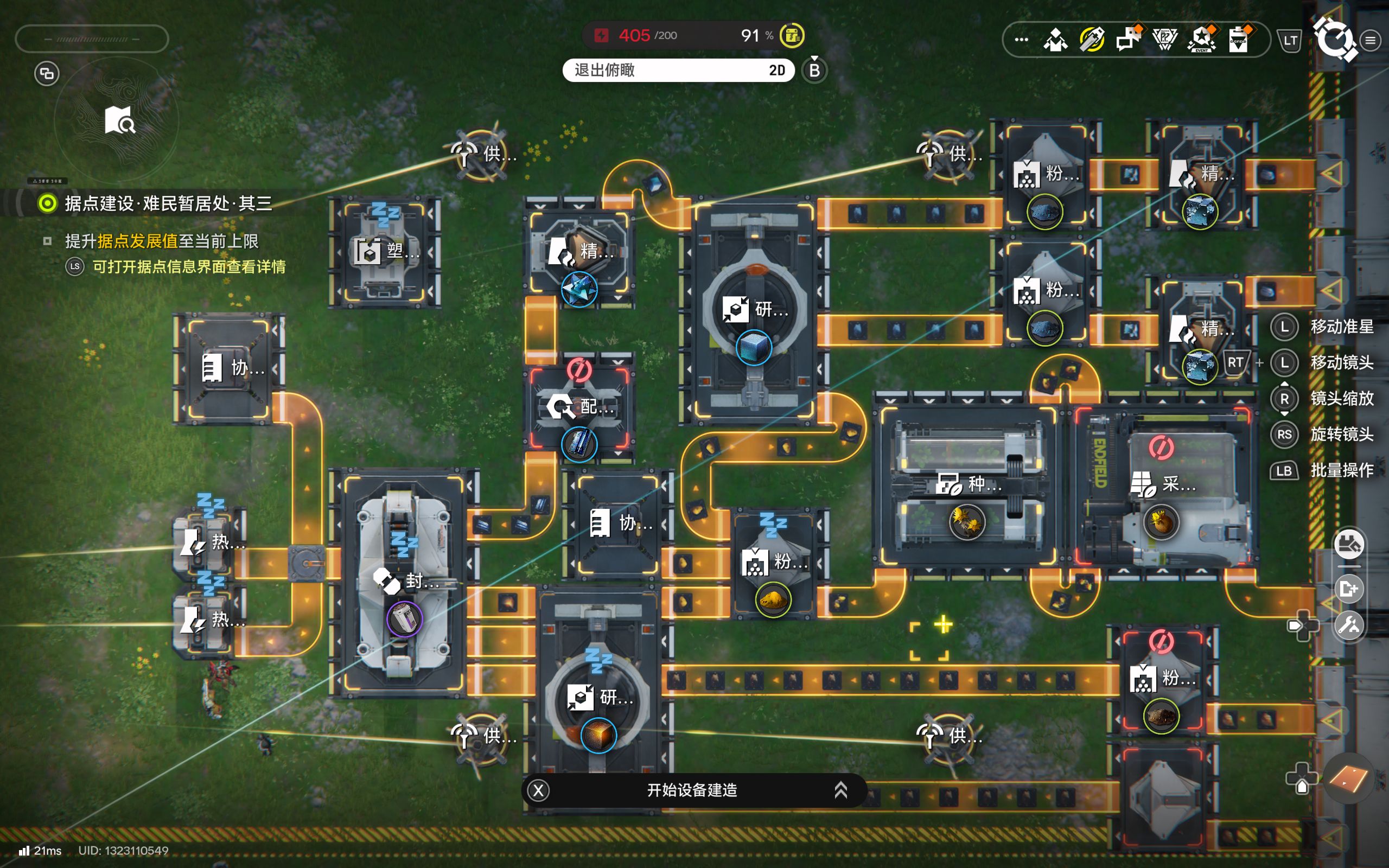Click the round swap button above minimap
Screen dimensions: 1389x868
tap(47, 73)
